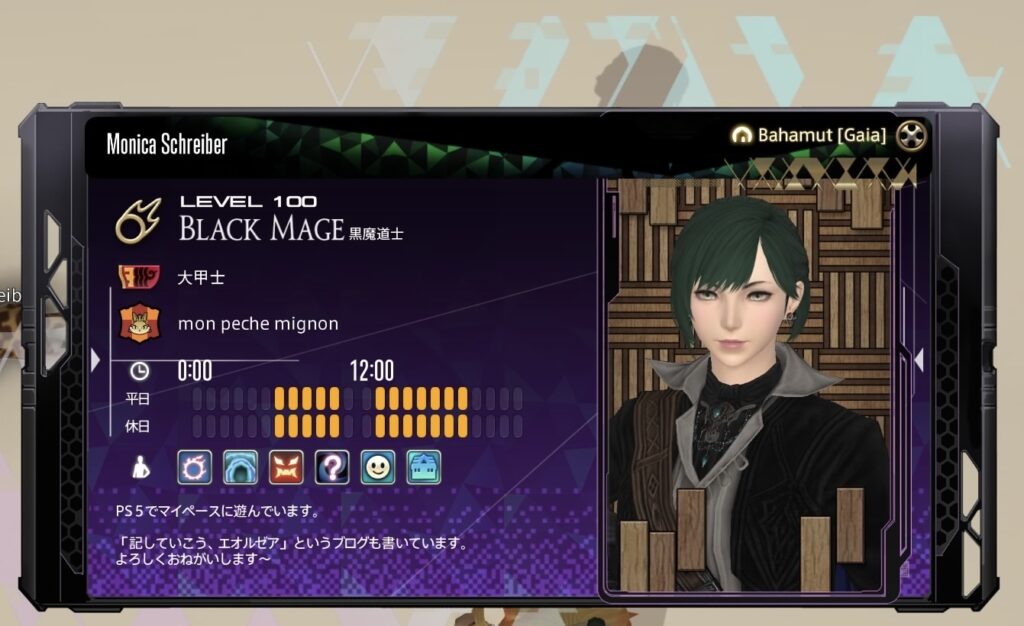Click the Bahamut home world icon

click(741, 135)
